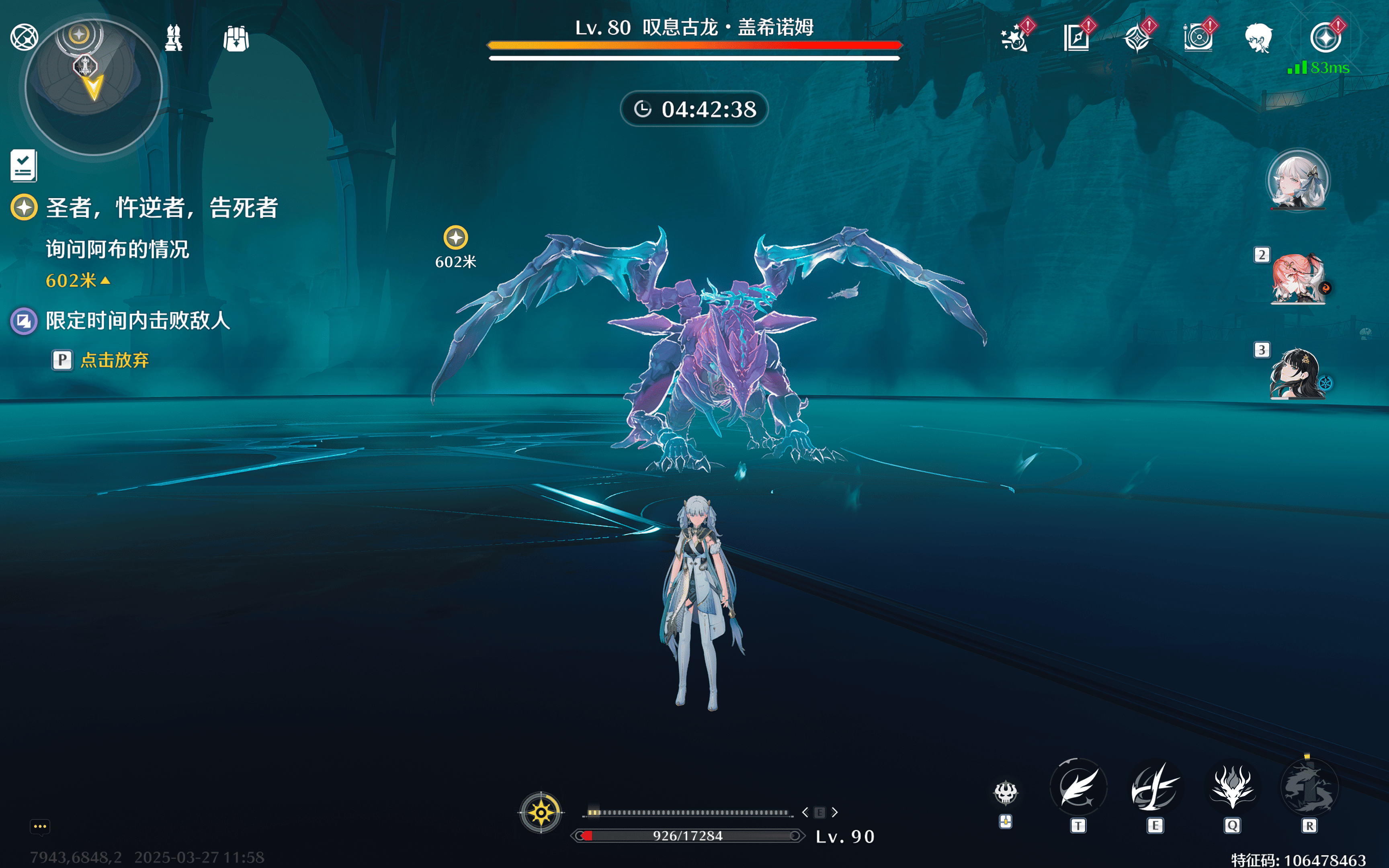Screen dimensions: 1389x868
Task: Open the terminal menu globe icon
Action: point(24,37)
